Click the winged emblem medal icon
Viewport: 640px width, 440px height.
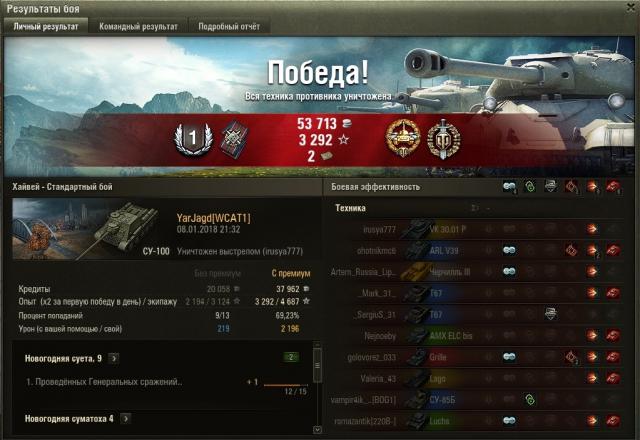[x=443, y=139]
